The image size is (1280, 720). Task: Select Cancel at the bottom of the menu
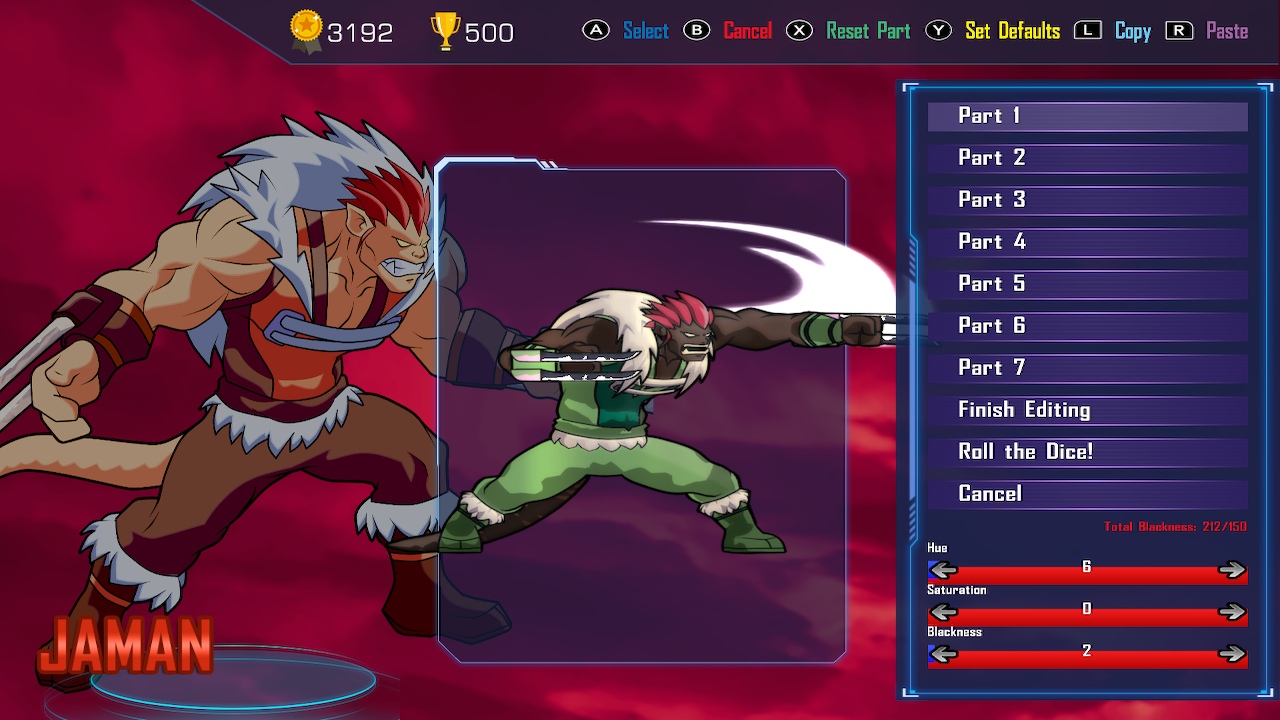pos(1086,494)
